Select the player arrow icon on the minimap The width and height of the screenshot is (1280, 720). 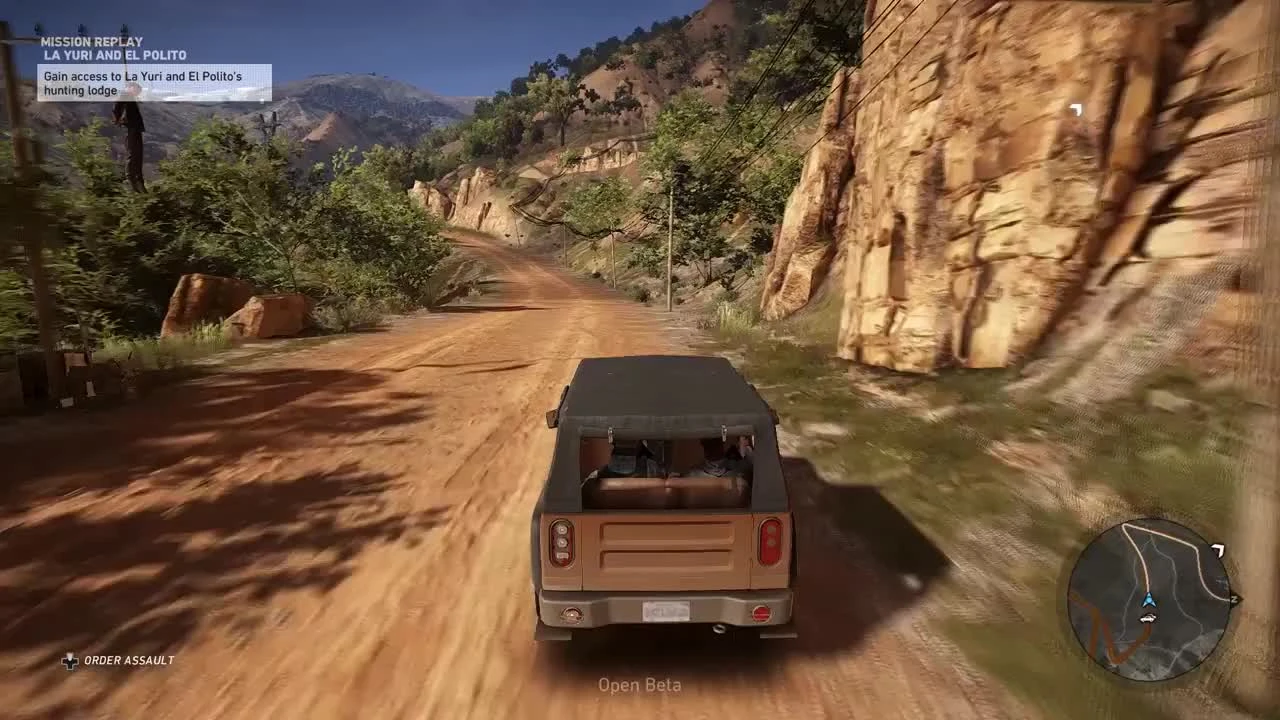tap(1150, 600)
